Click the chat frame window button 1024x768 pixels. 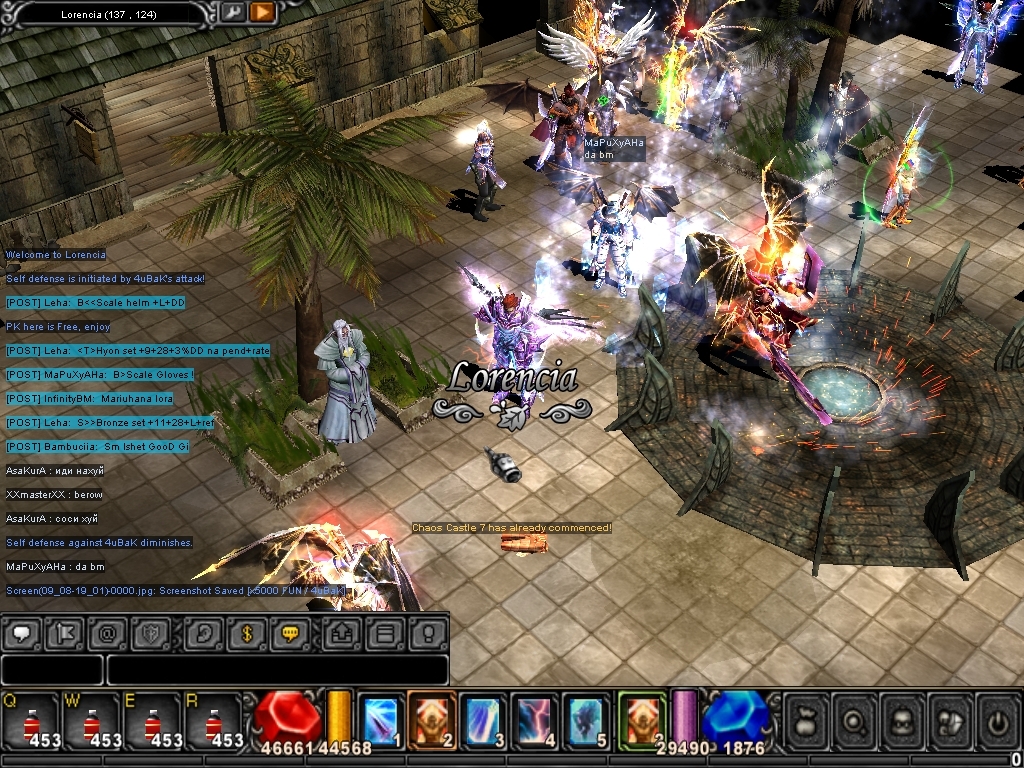pyautogui.click(x=385, y=633)
